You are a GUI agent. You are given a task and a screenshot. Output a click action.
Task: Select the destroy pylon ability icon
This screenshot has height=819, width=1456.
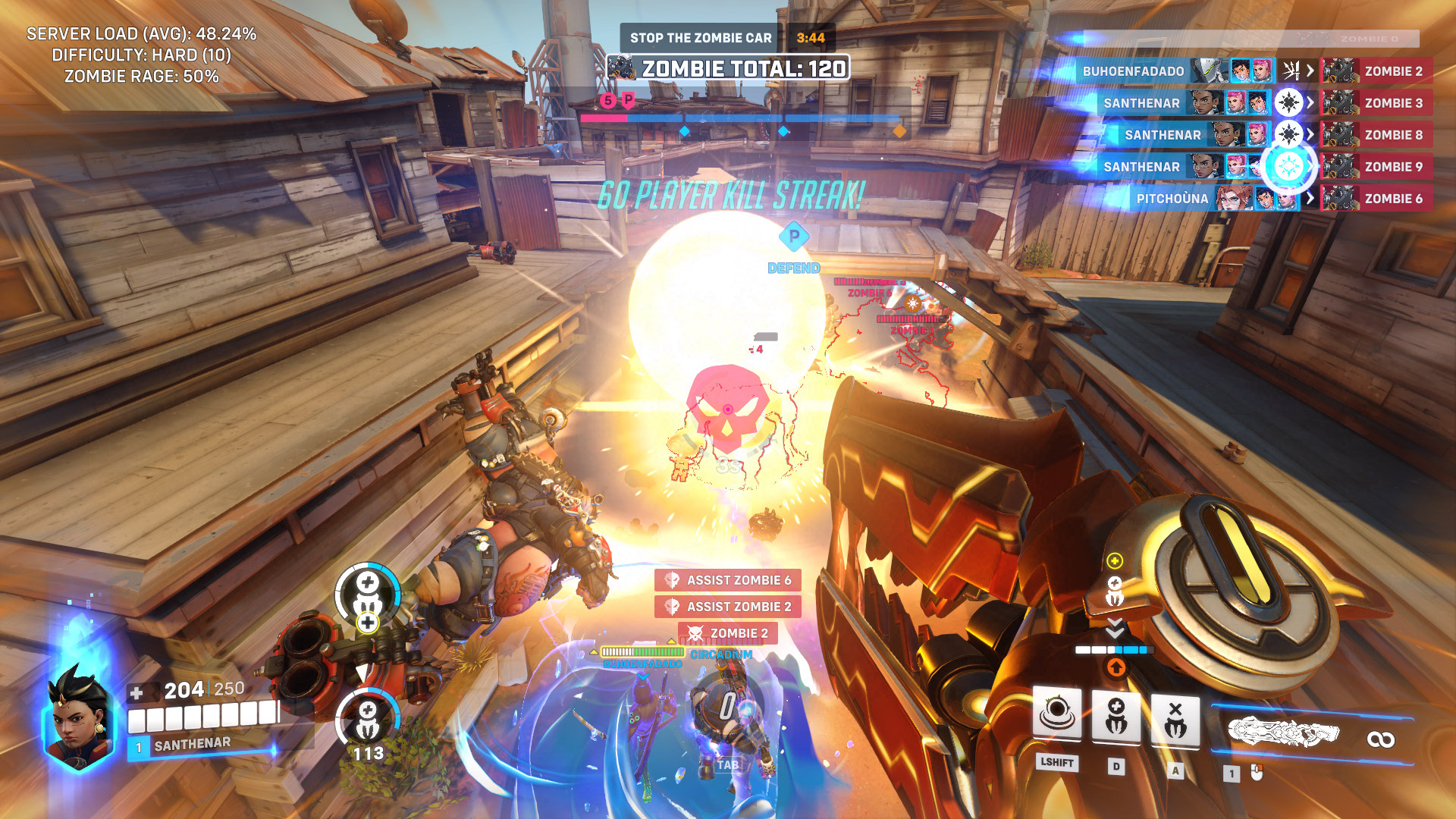click(1175, 717)
